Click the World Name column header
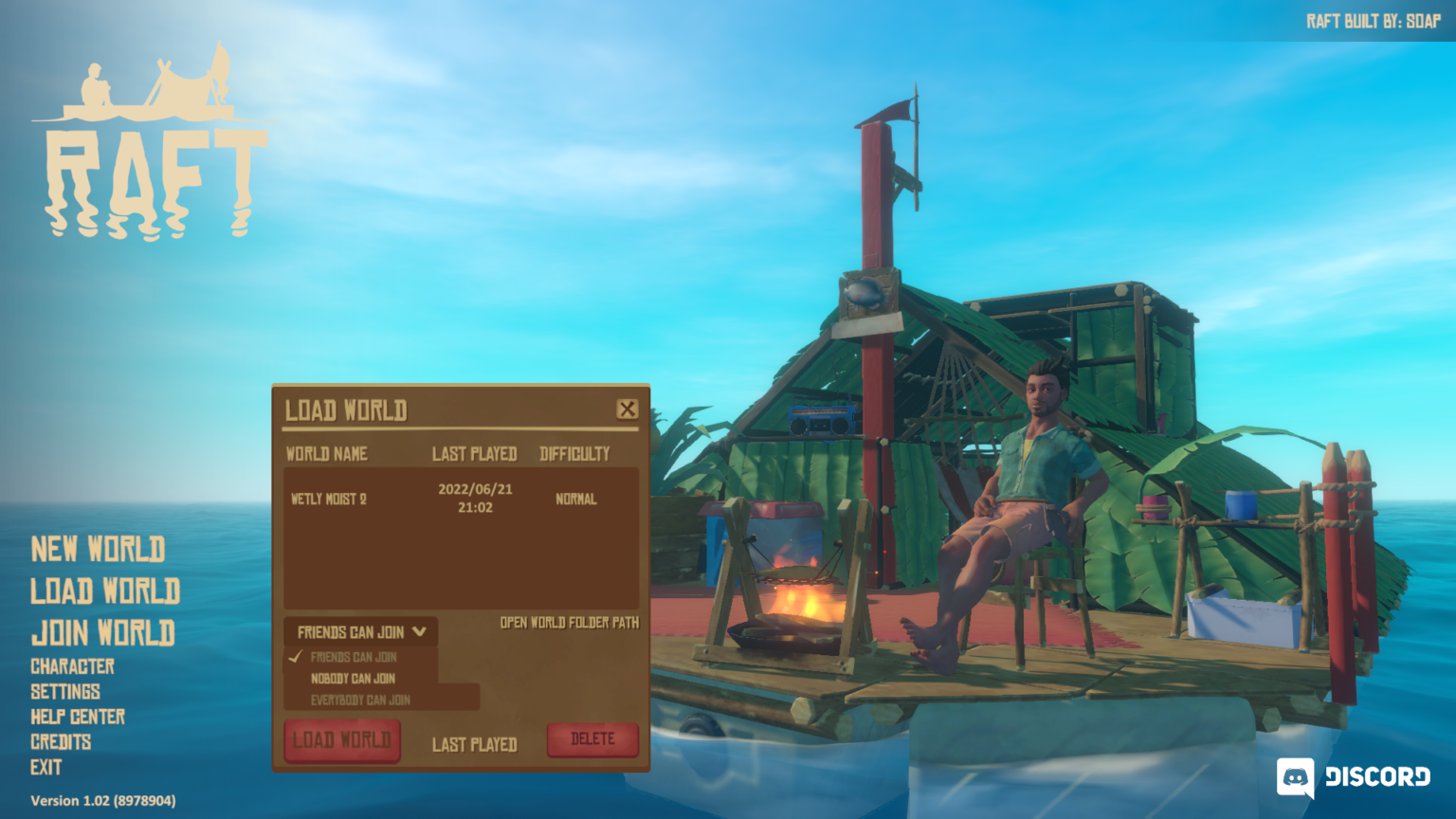The image size is (1456, 819). (326, 454)
